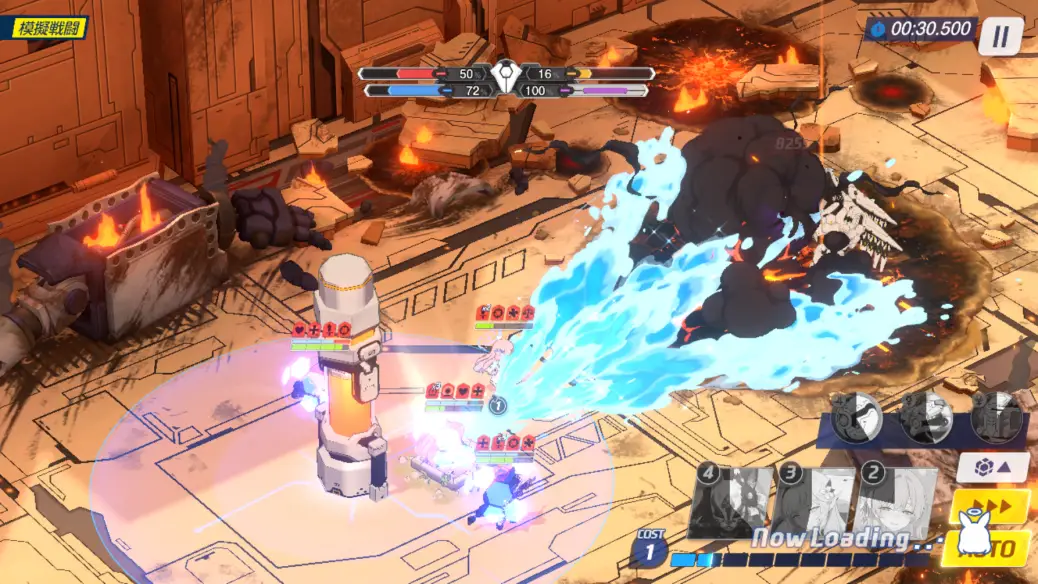The height and width of the screenshot is (584, 1038).
Task: Expand the cube icon panel
Action: [x=992, y=466]
